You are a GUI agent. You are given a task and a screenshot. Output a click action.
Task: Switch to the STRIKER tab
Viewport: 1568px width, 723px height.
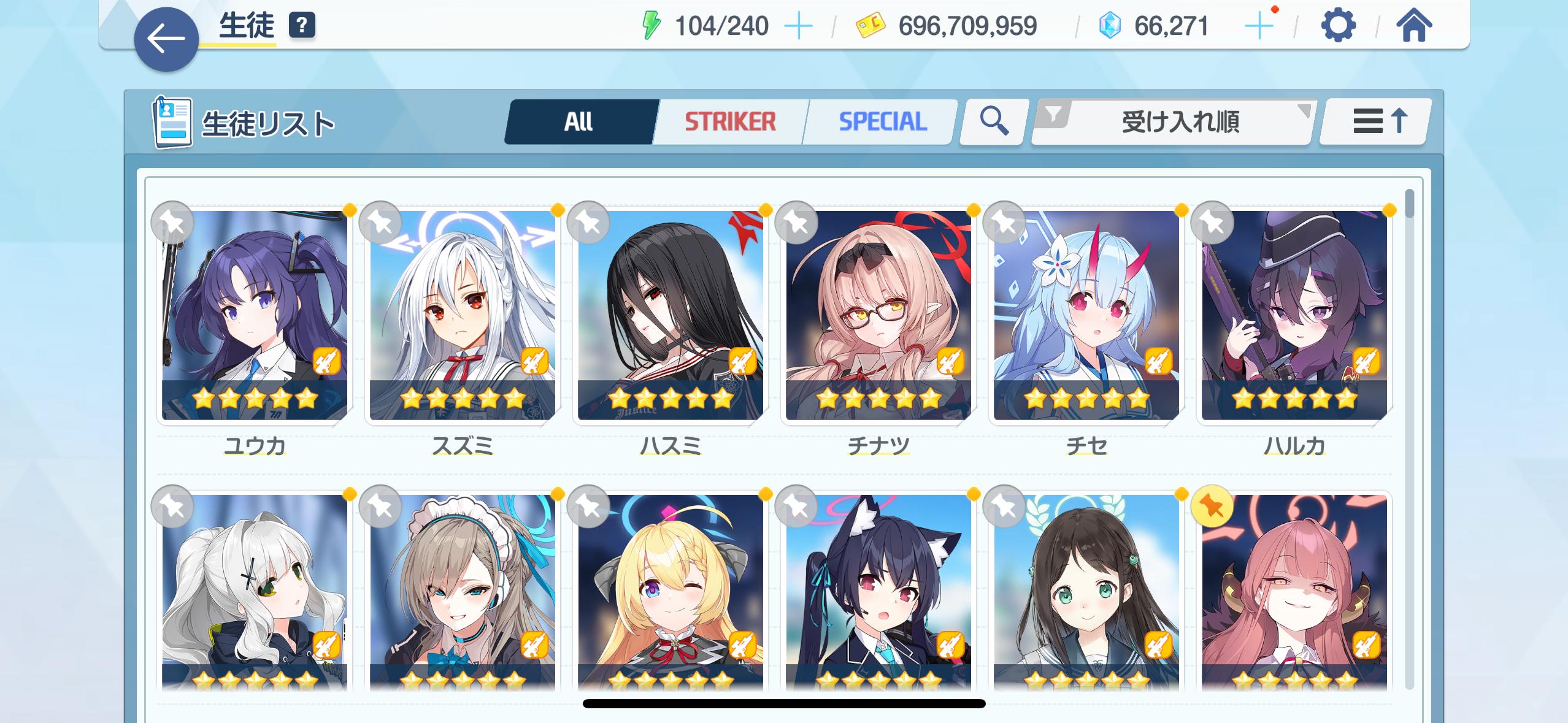[730, 121]
